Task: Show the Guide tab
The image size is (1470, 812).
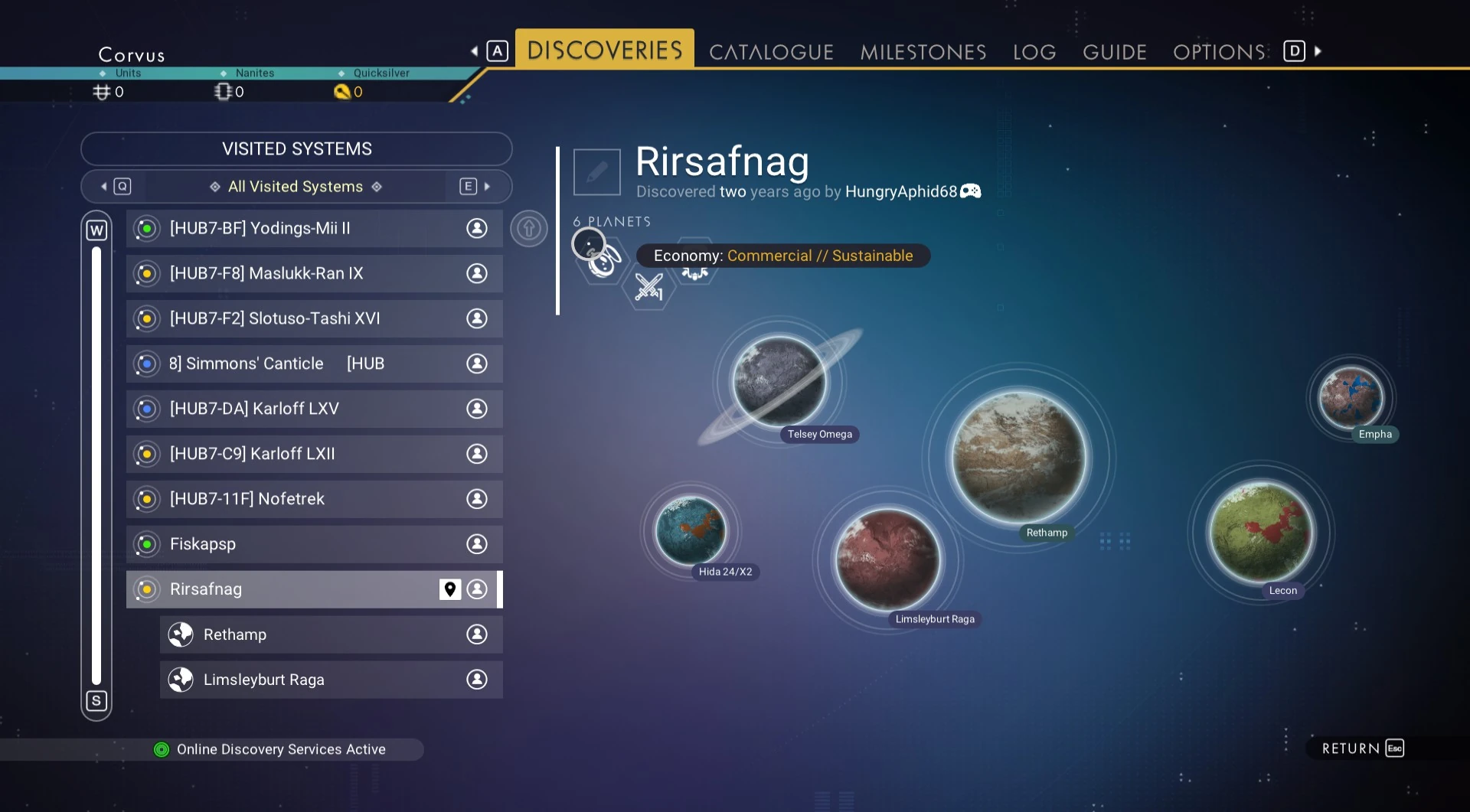Action: 1114,52
